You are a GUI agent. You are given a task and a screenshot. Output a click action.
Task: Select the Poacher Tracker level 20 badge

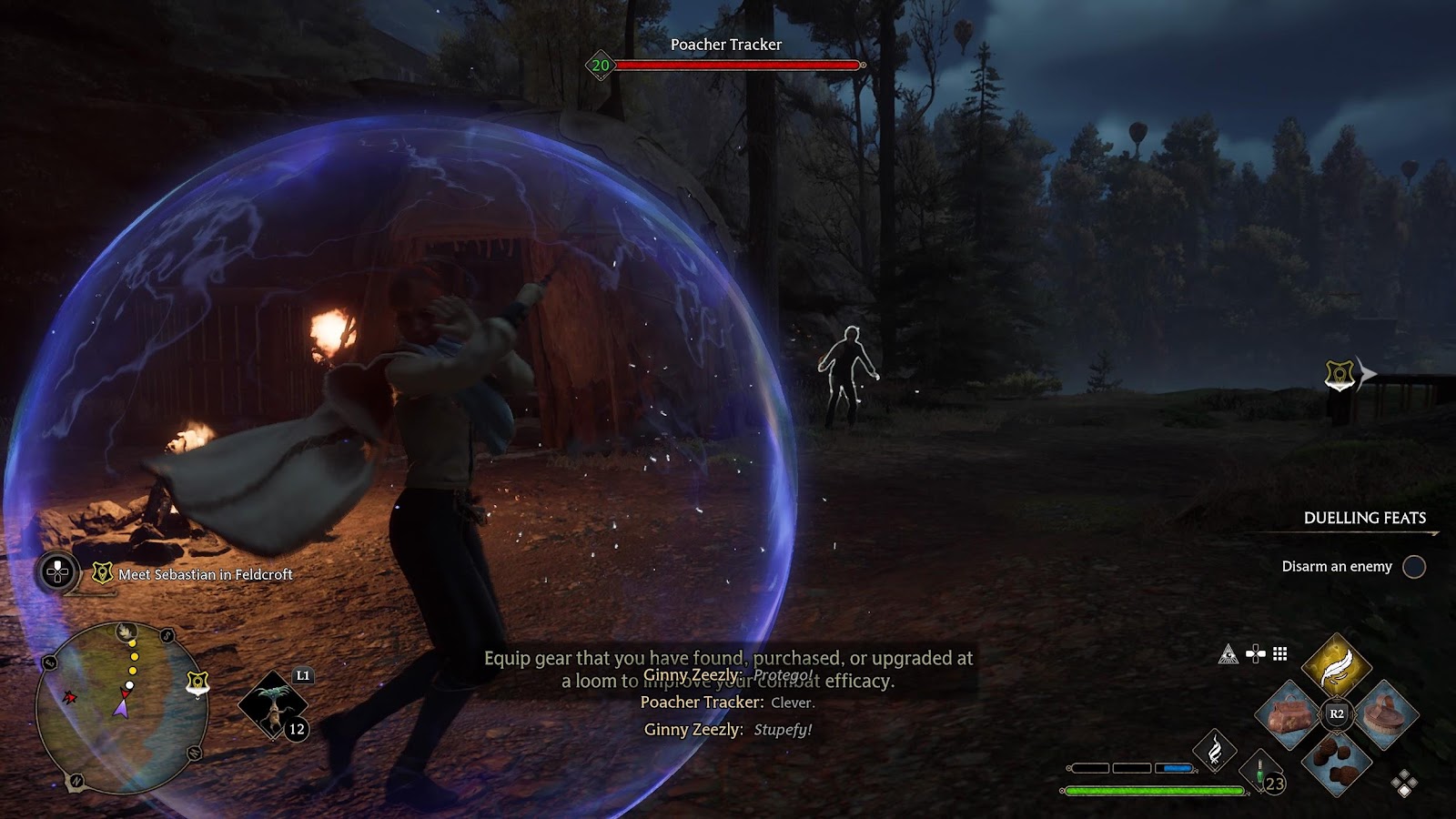[x=601, y=66]
